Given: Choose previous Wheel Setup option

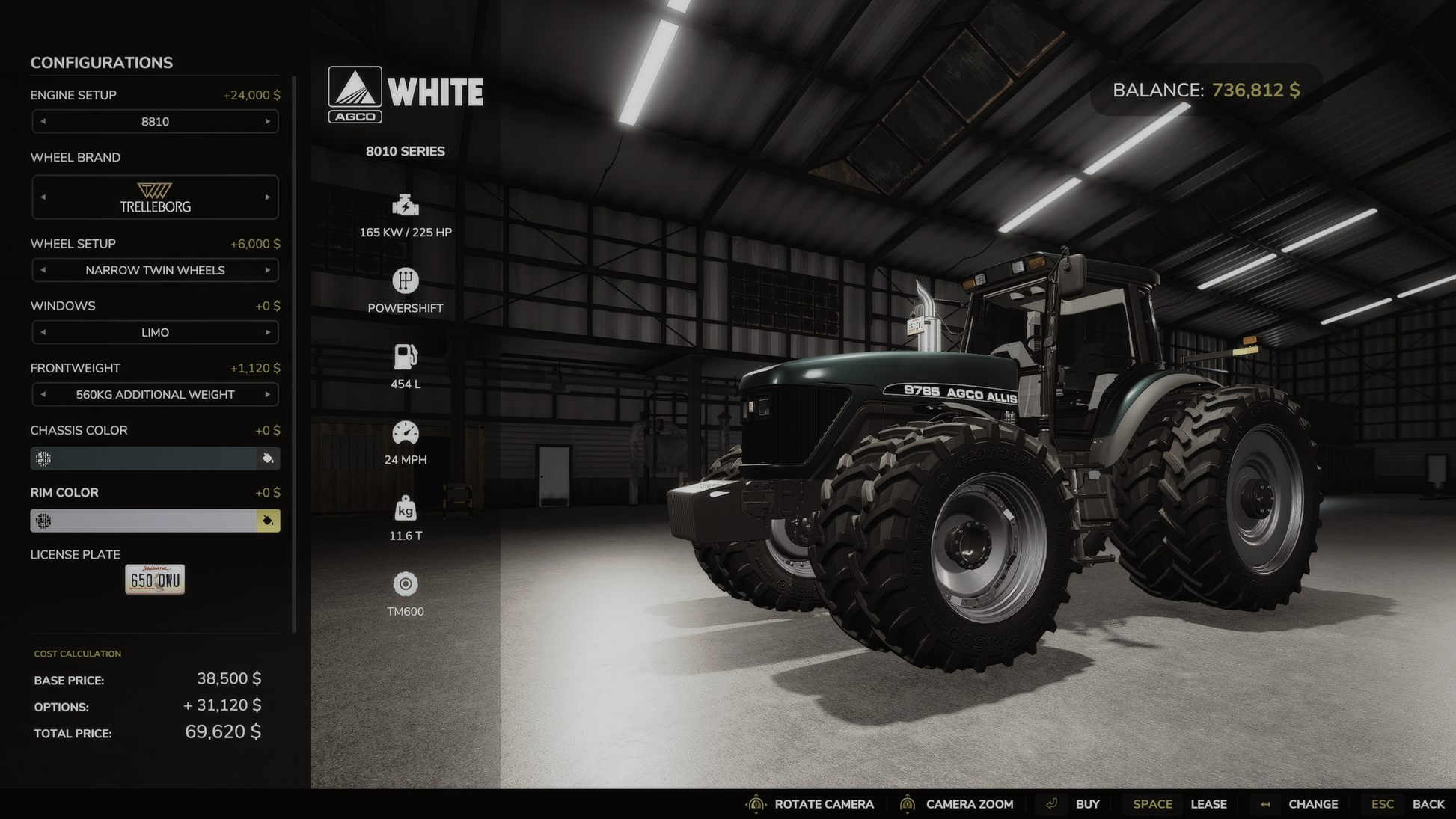Looking at the screenshot, I should (x=43, y=270).
